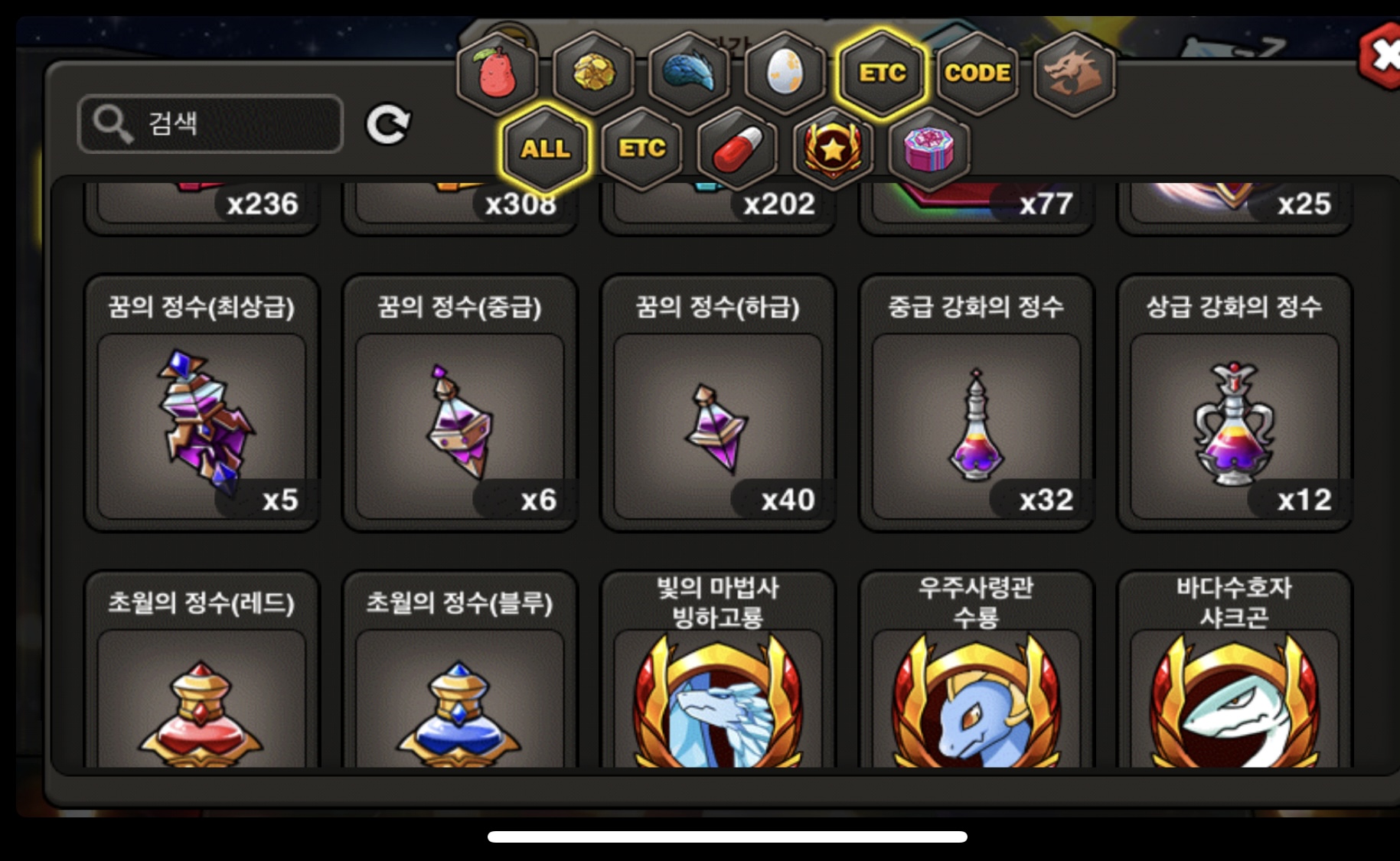Show the egg category tab
1400x861 pixels.
[785, 73]
